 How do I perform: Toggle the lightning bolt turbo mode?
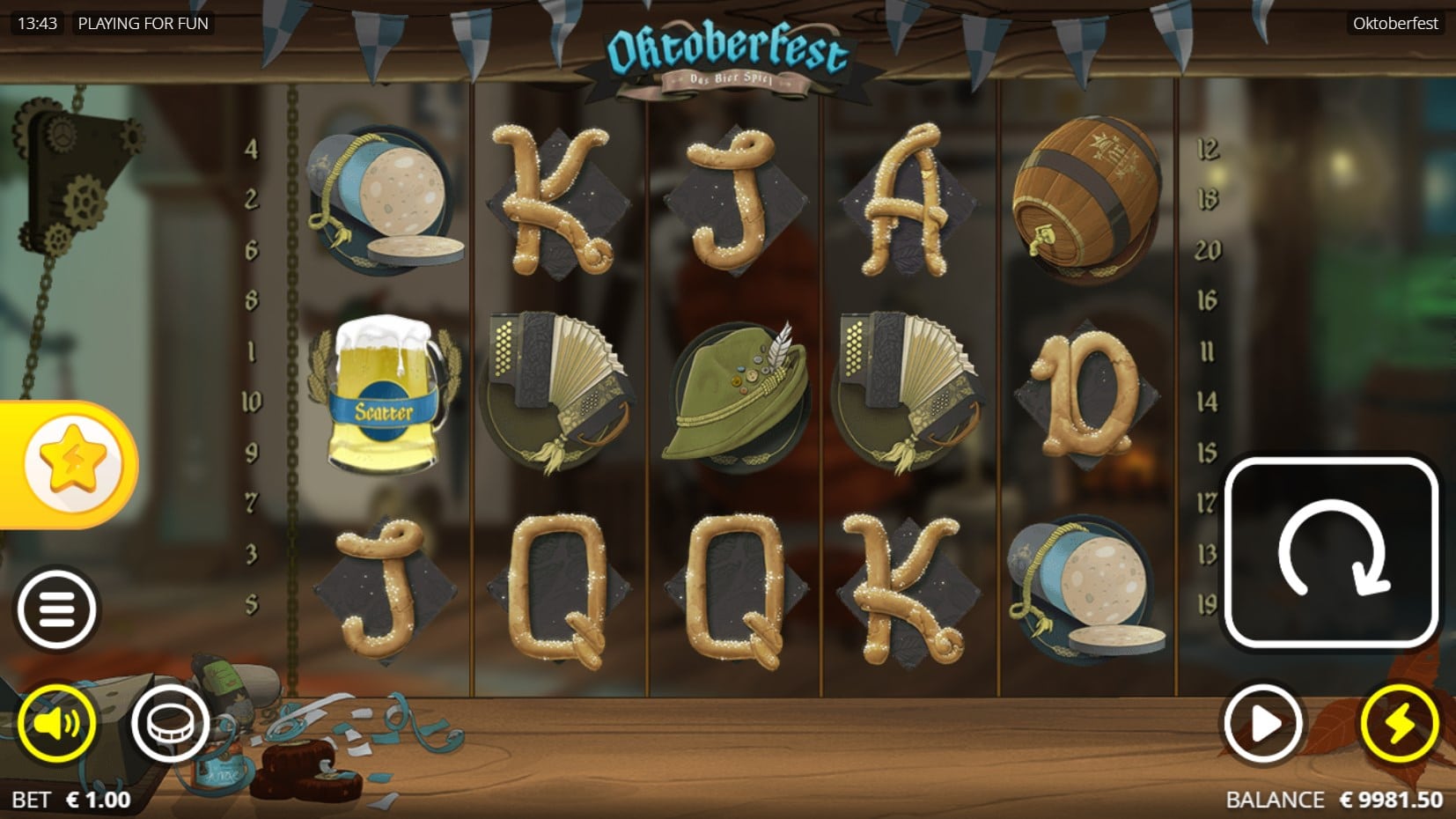point(1400,724)
